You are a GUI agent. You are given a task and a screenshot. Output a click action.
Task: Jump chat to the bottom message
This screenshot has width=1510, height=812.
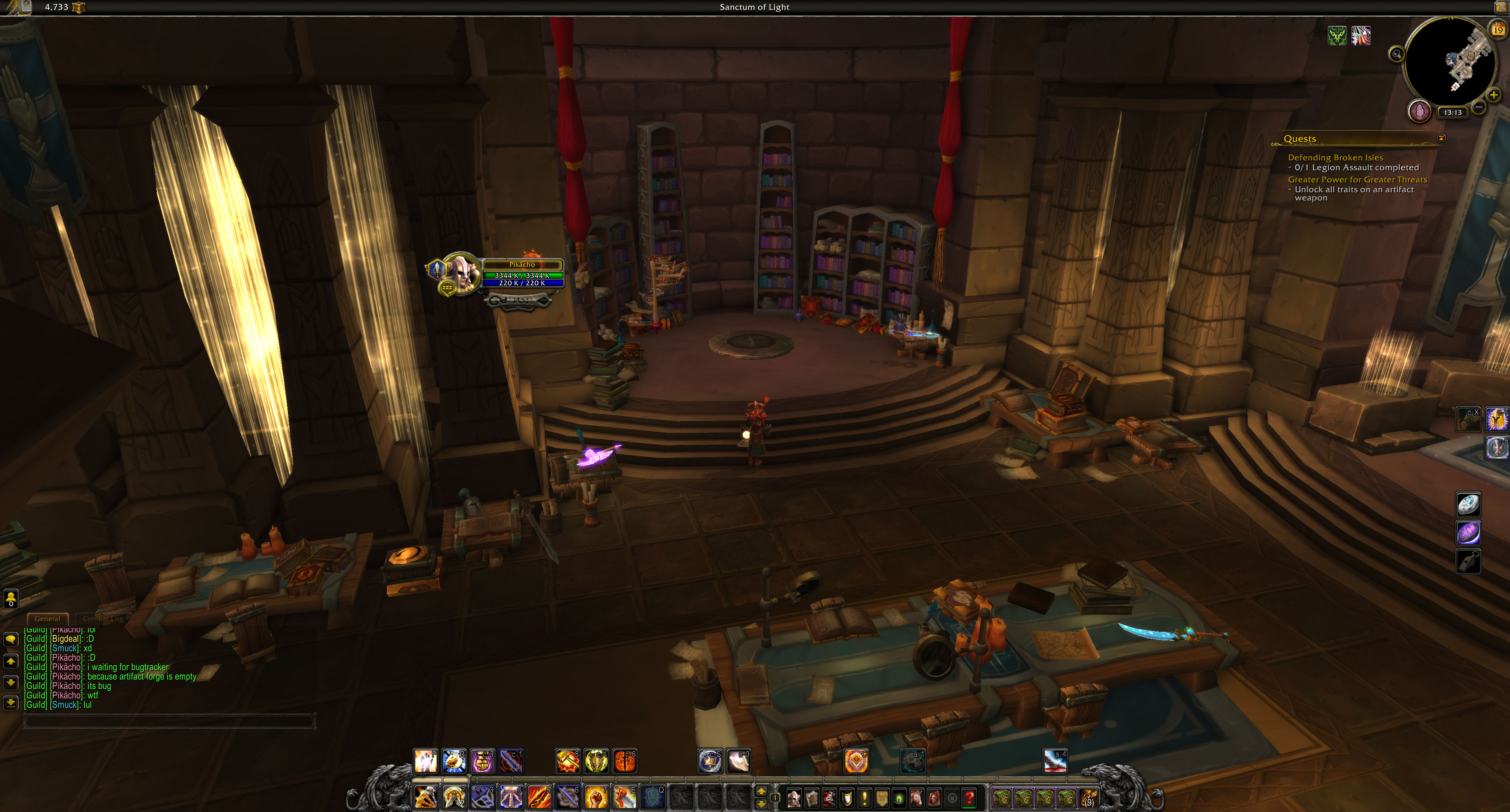[x=11, y=702]
